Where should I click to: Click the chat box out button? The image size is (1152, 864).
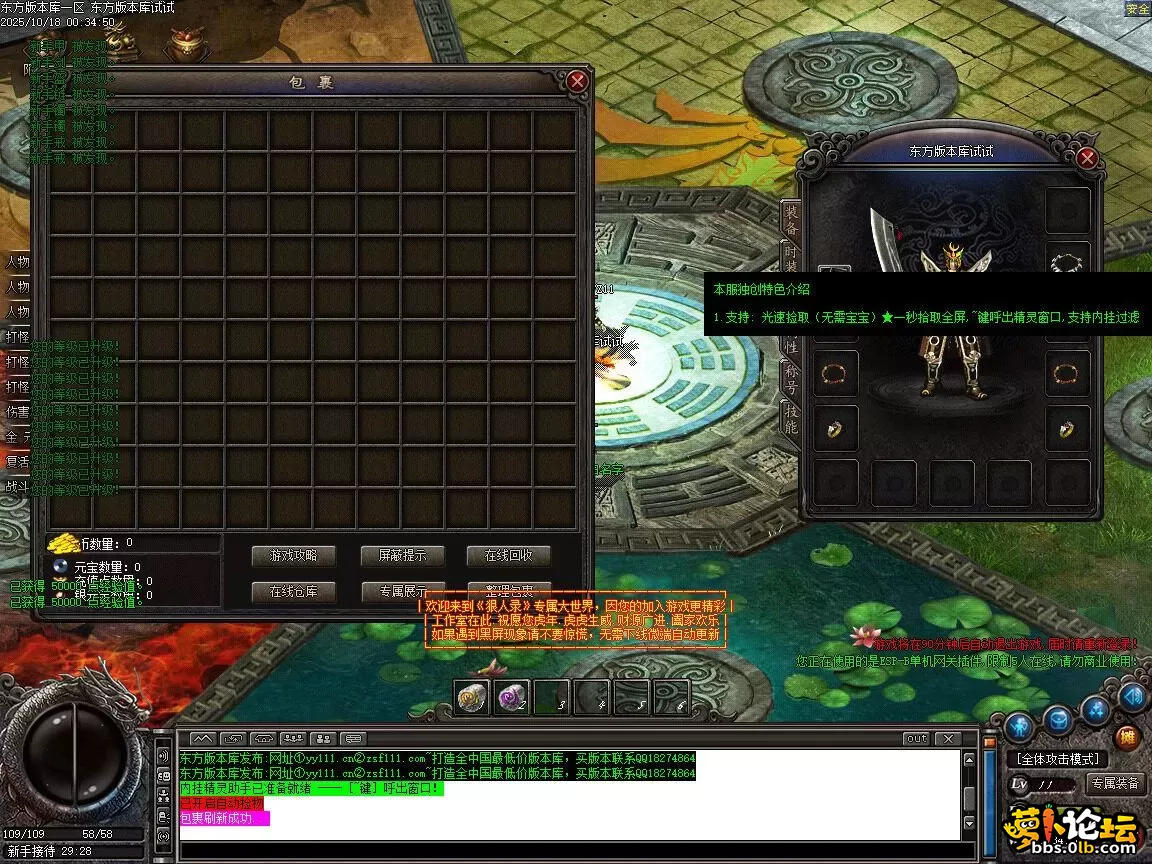click(915, 739)
